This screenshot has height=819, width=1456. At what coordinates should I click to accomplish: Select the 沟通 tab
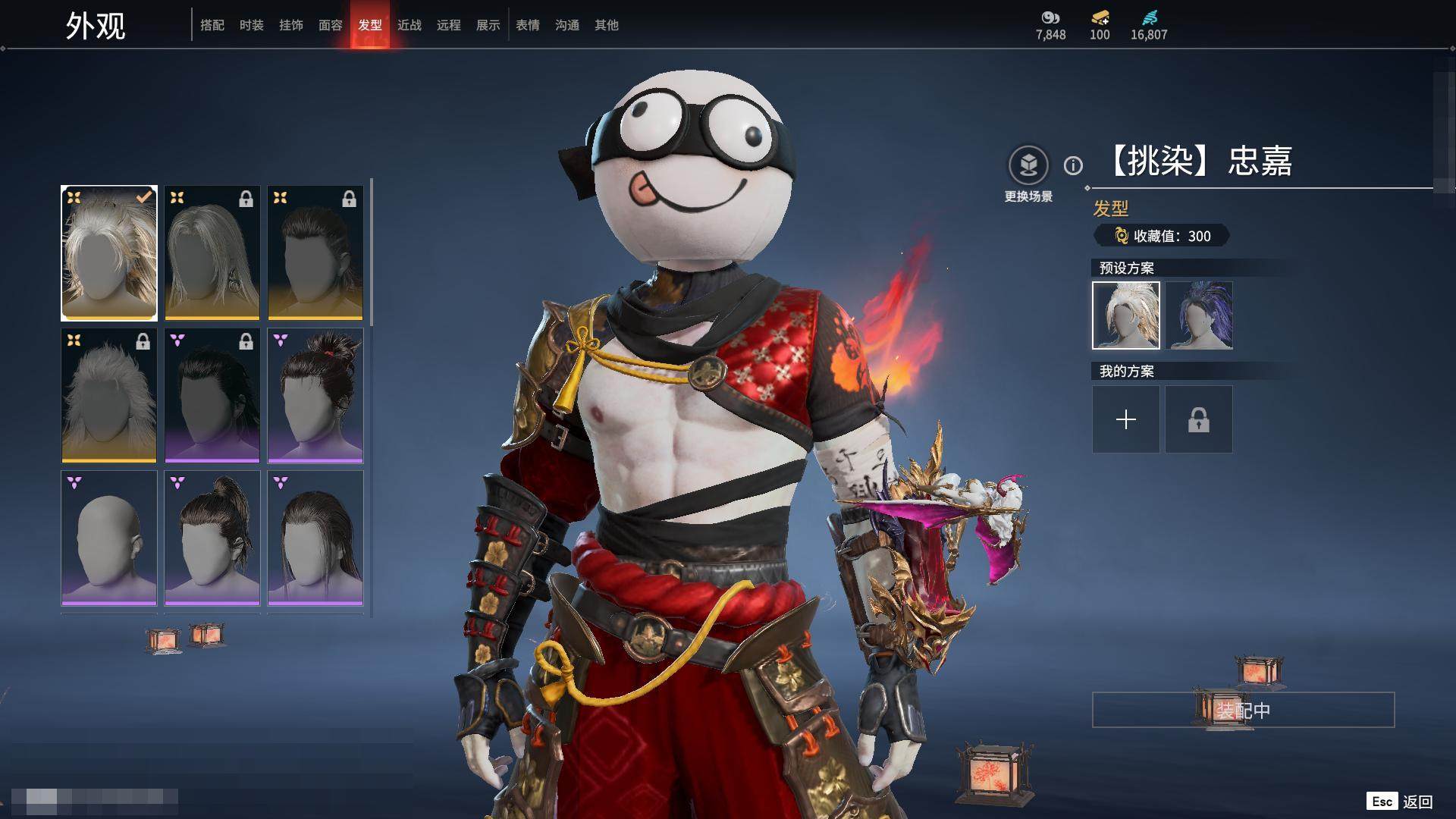(x=567, y=25)
